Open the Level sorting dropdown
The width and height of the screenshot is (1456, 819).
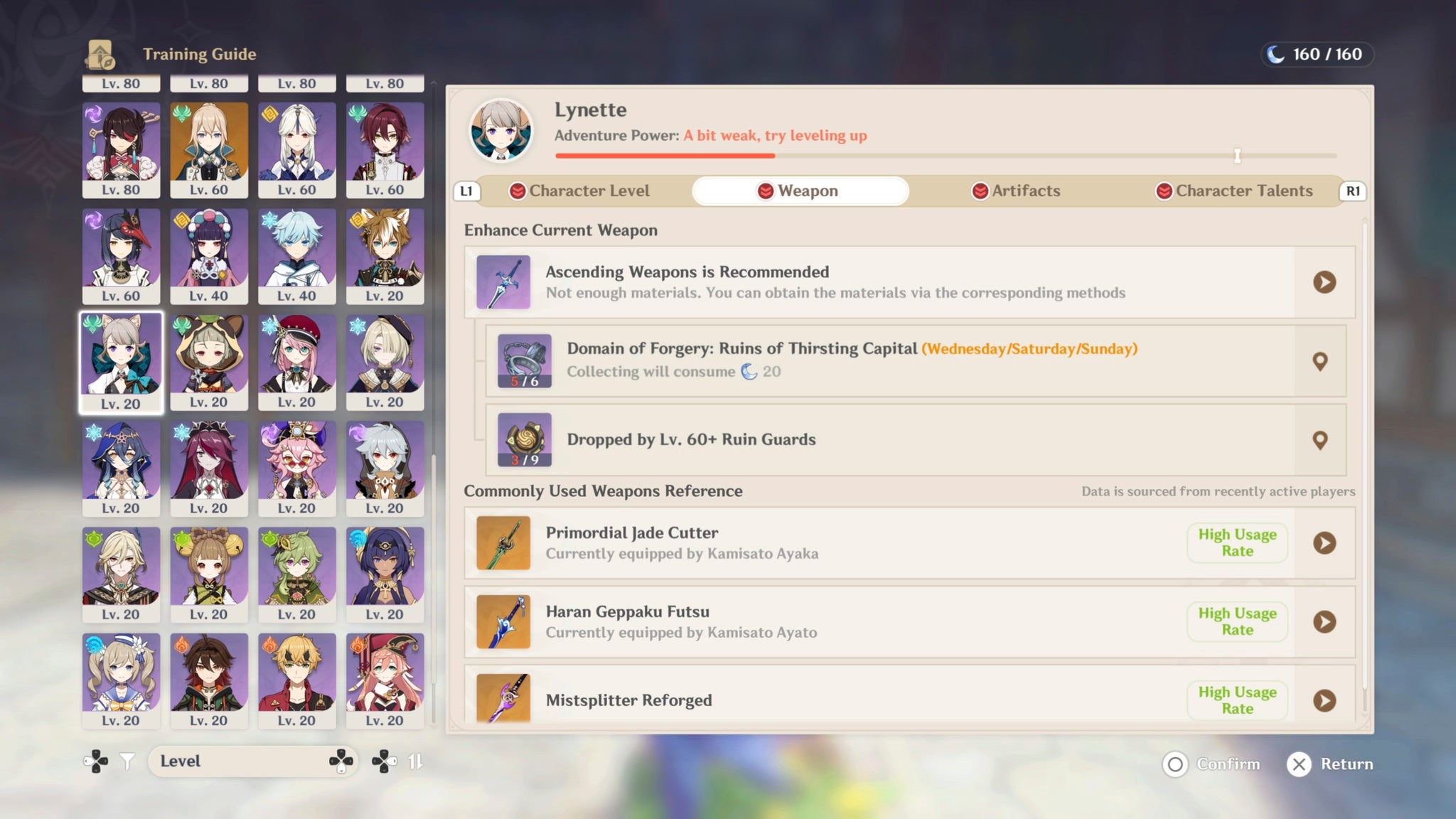click(254, 761)
